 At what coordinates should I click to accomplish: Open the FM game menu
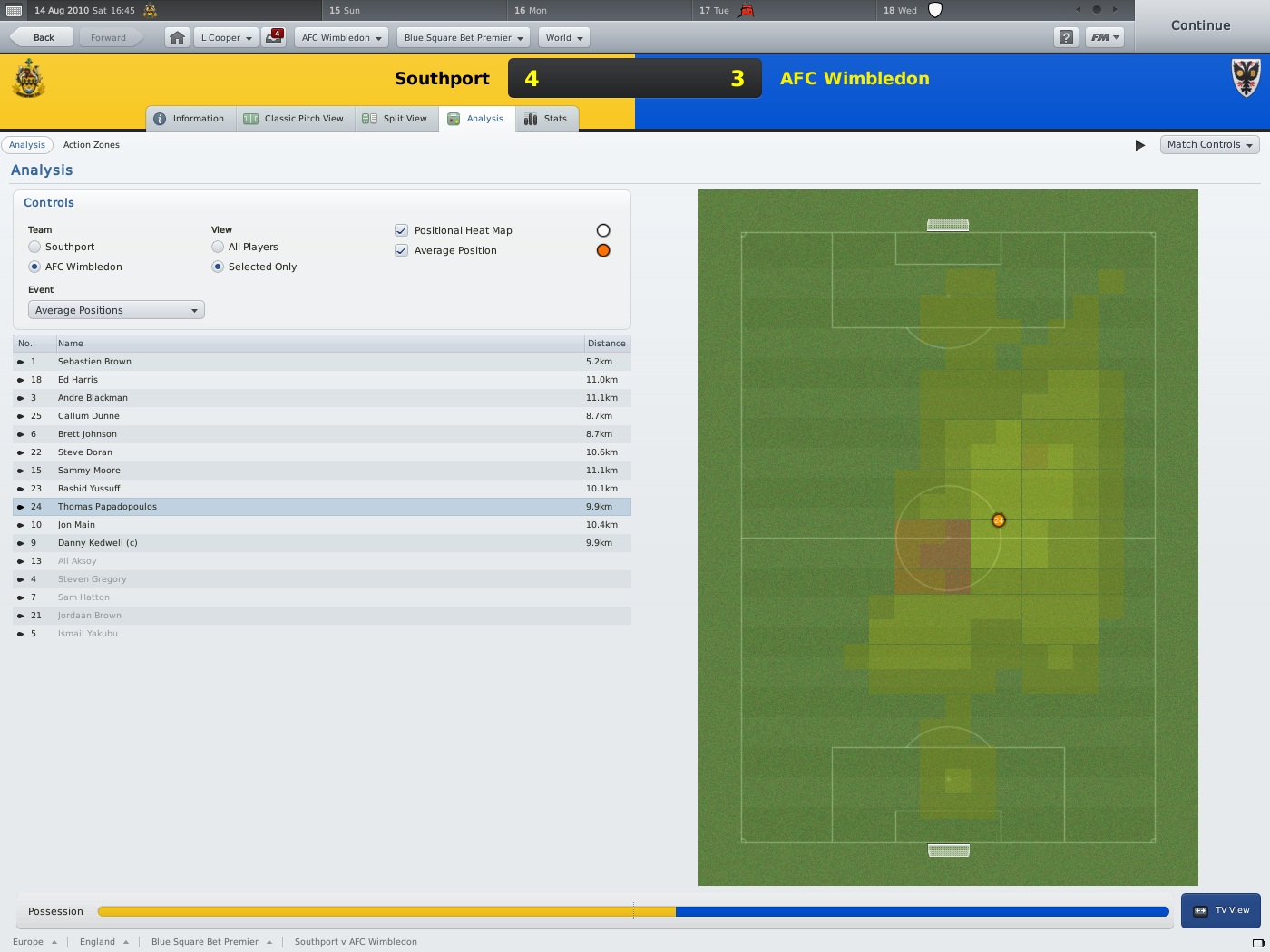(1105, 37)
